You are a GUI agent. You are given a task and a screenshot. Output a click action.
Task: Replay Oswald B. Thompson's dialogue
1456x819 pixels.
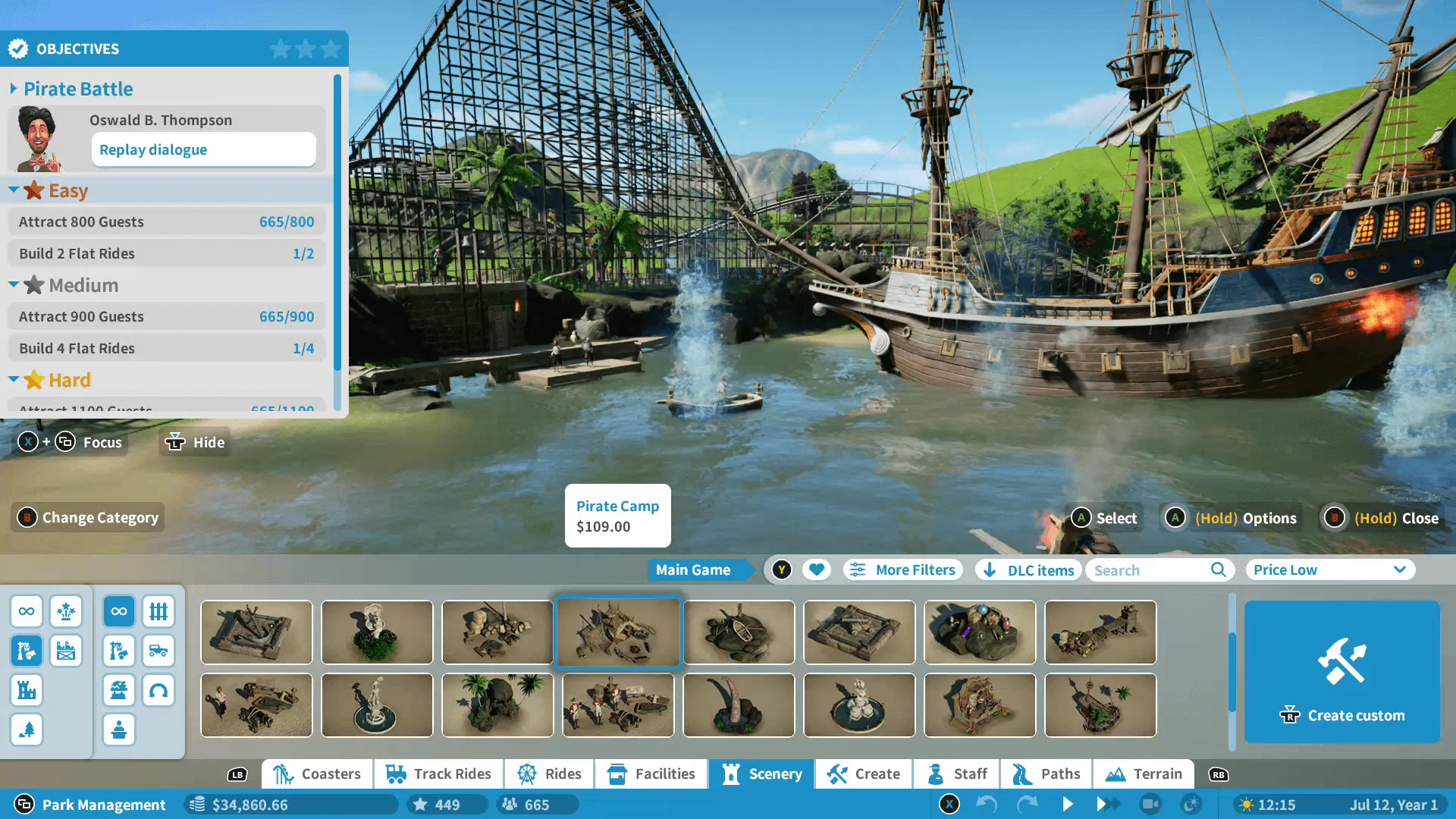click(203, 149)
